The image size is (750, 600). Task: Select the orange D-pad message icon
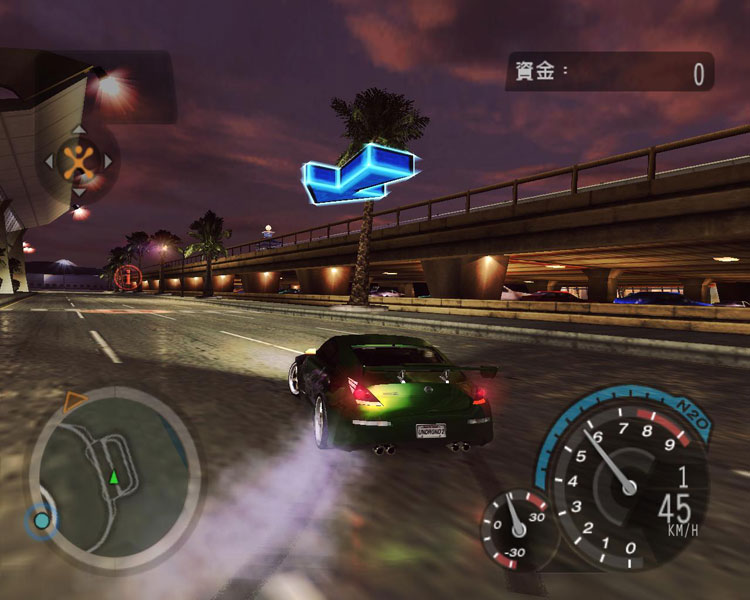pyautogui.click(x=78, y=160)
